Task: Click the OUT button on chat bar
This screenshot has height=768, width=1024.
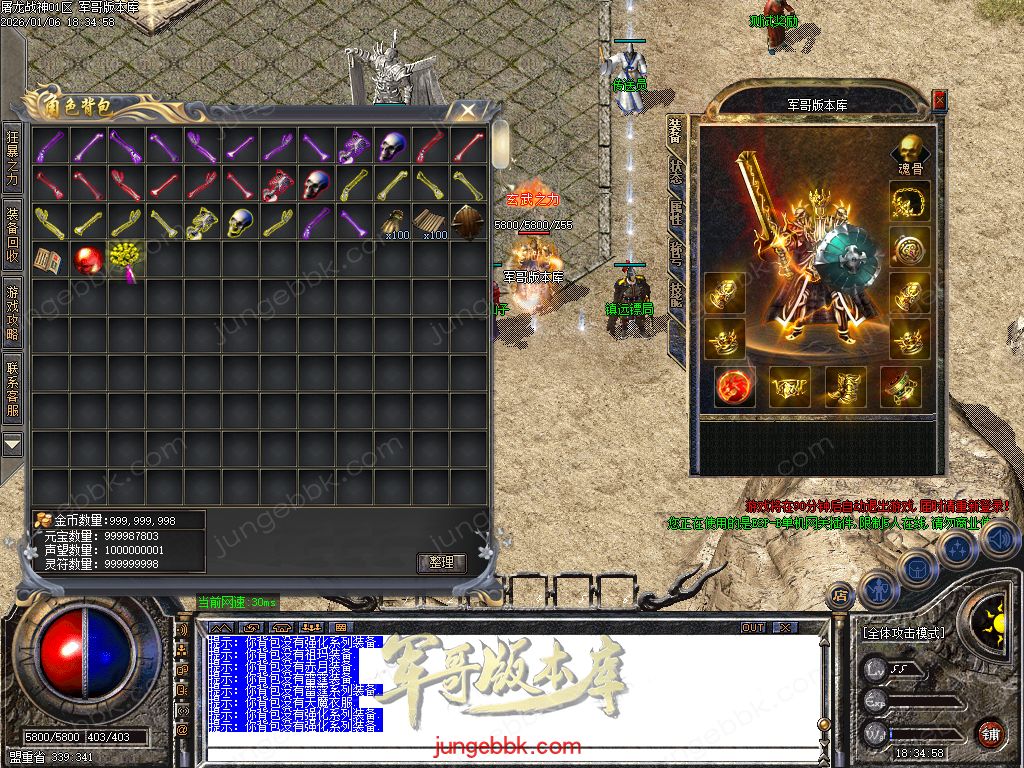Action: (x=753, y=628)
